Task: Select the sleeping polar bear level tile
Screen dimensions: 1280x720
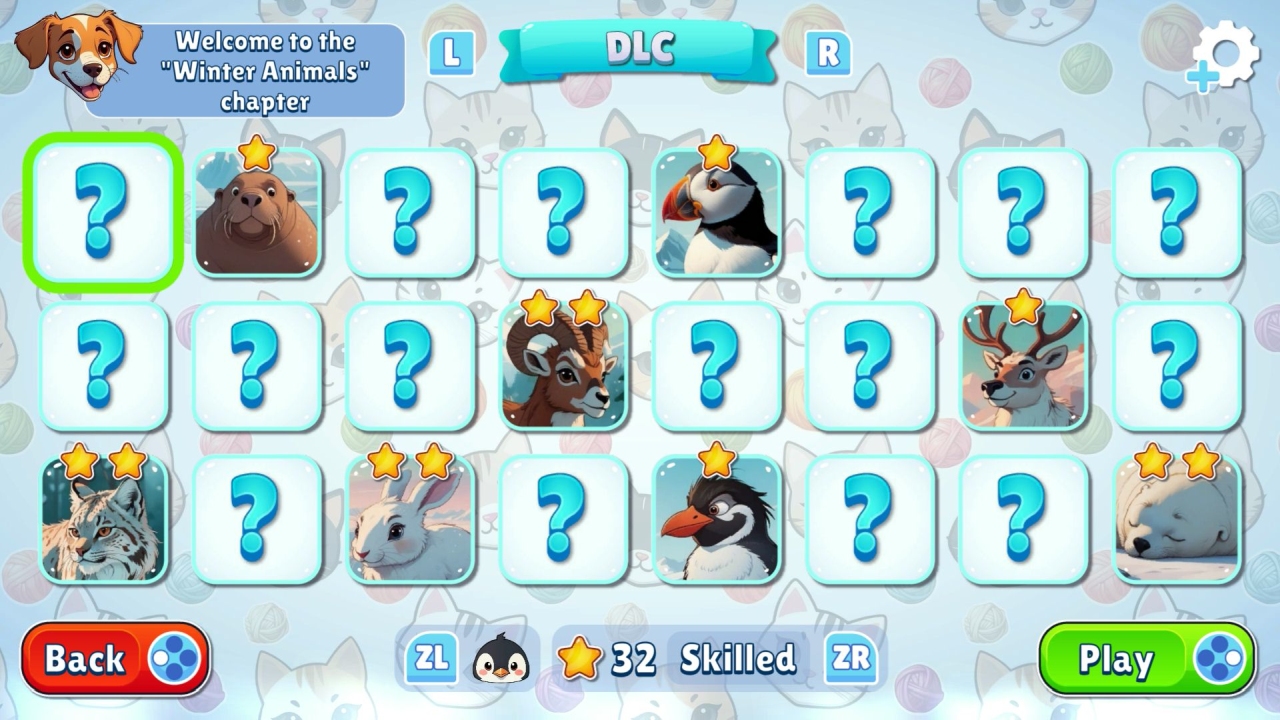Action: (1177, 521)
